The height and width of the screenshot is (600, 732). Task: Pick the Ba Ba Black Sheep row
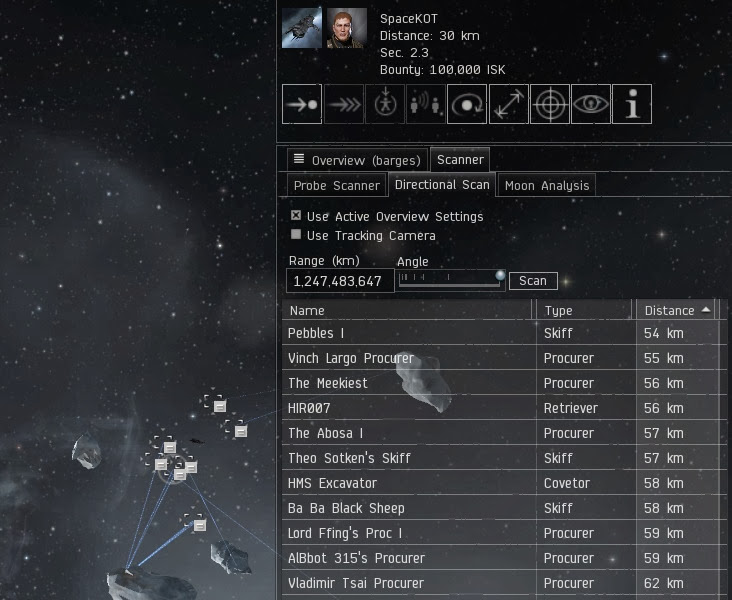point(408,508)
